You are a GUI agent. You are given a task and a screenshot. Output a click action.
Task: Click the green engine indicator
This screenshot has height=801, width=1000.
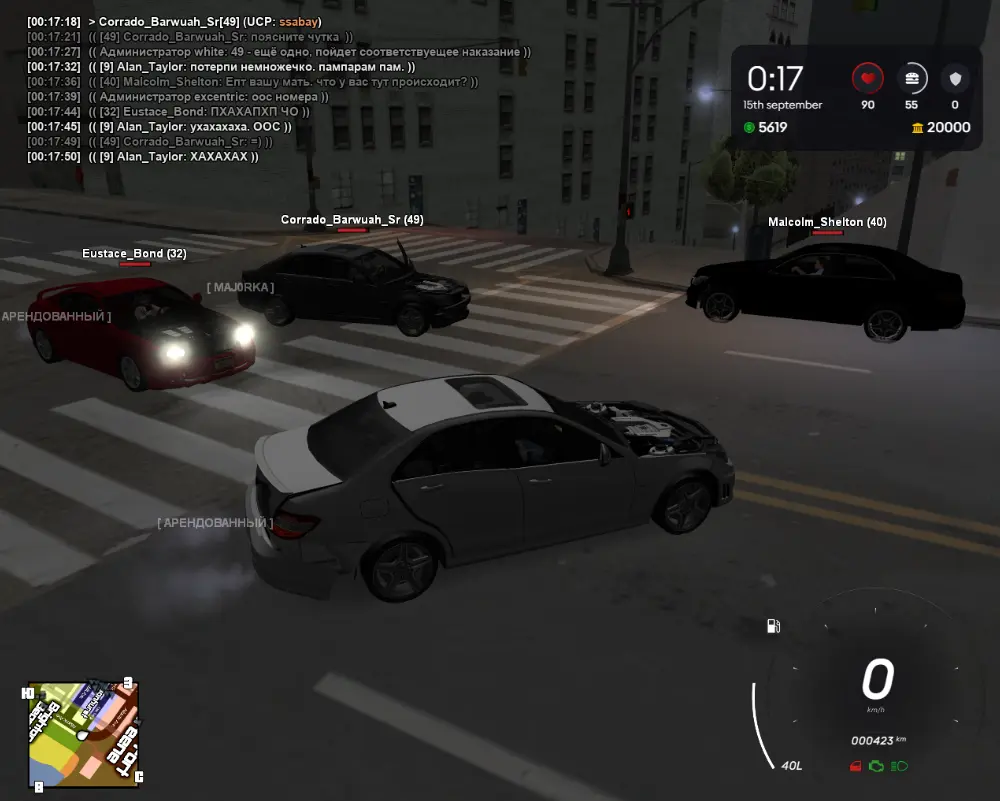click(876, 766)
